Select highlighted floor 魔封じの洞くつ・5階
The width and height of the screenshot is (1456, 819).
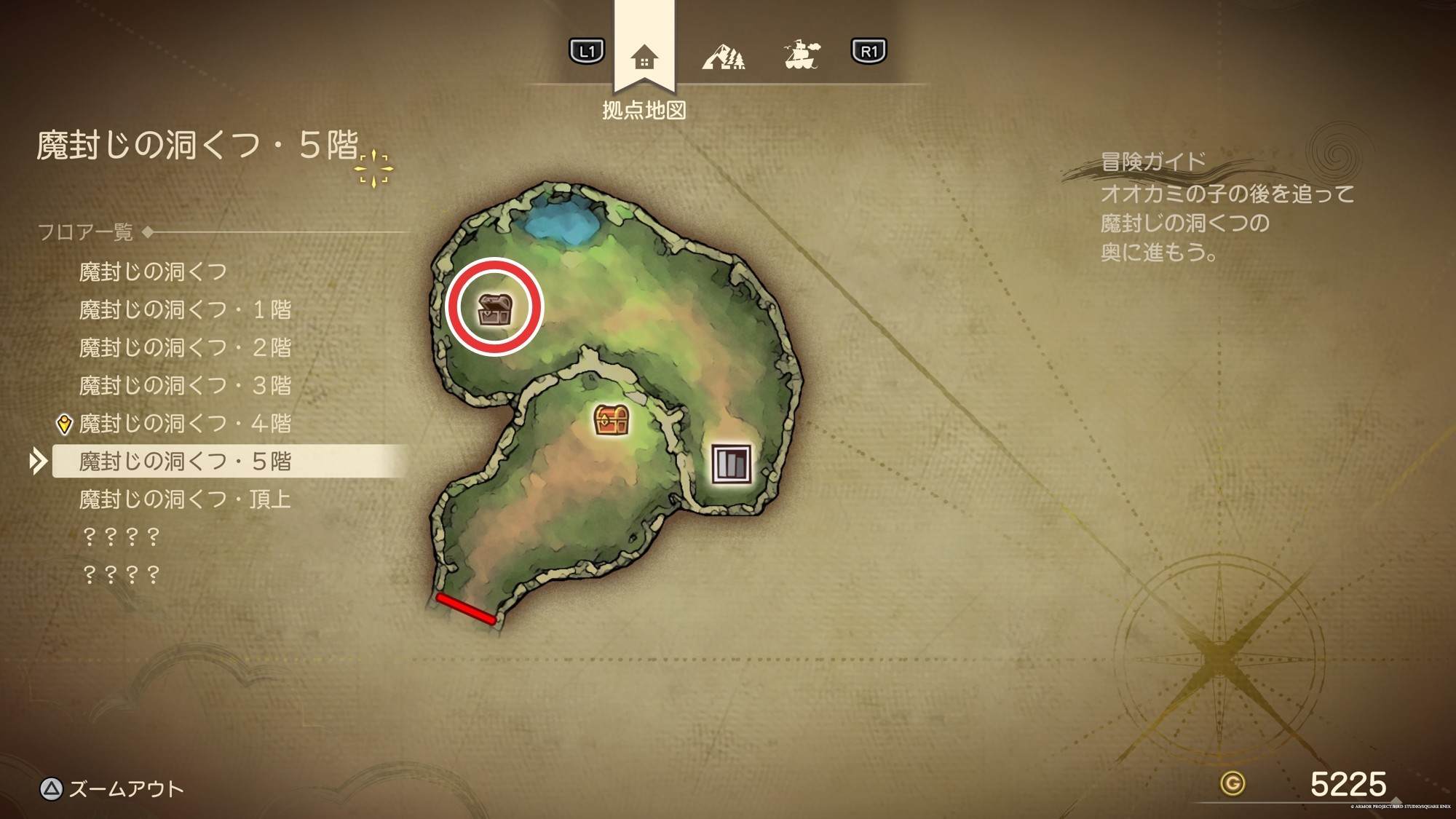[x=185, y=461]
